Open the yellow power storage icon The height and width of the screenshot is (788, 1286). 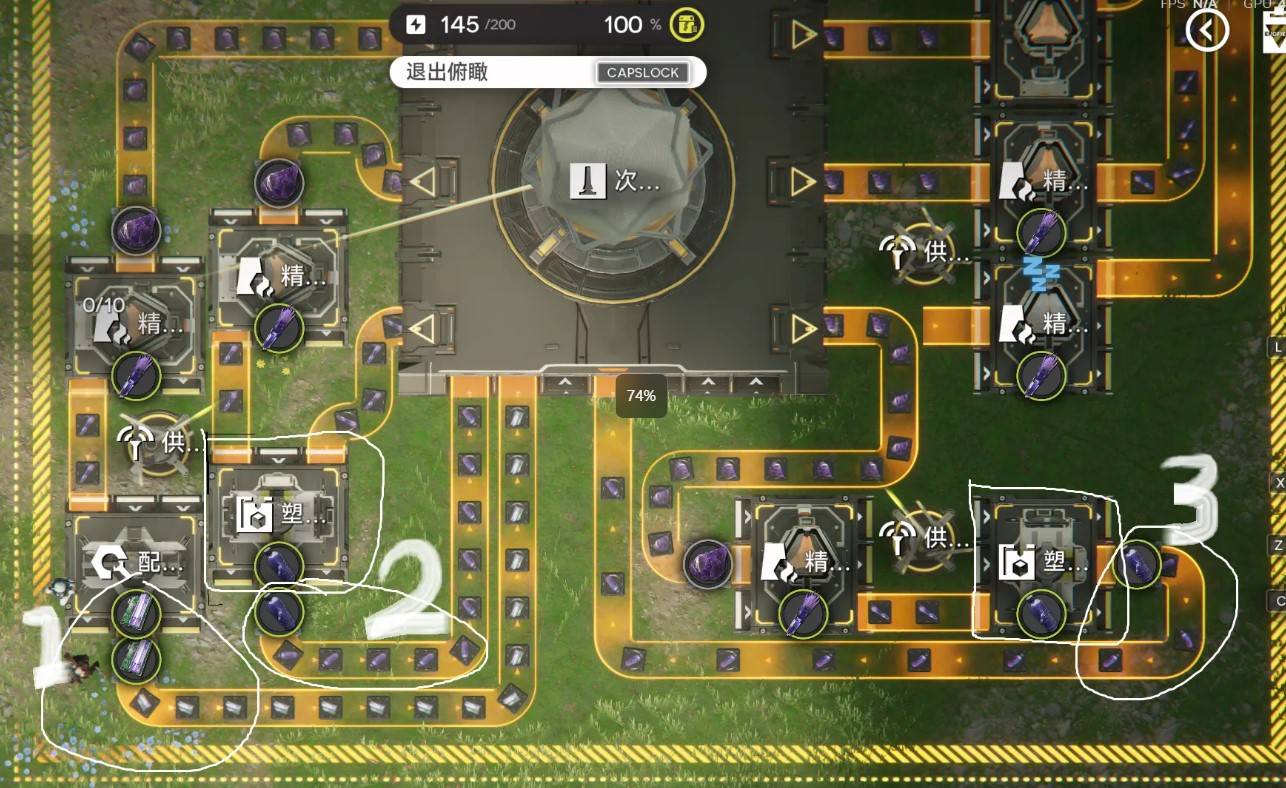tap(685, 24)
